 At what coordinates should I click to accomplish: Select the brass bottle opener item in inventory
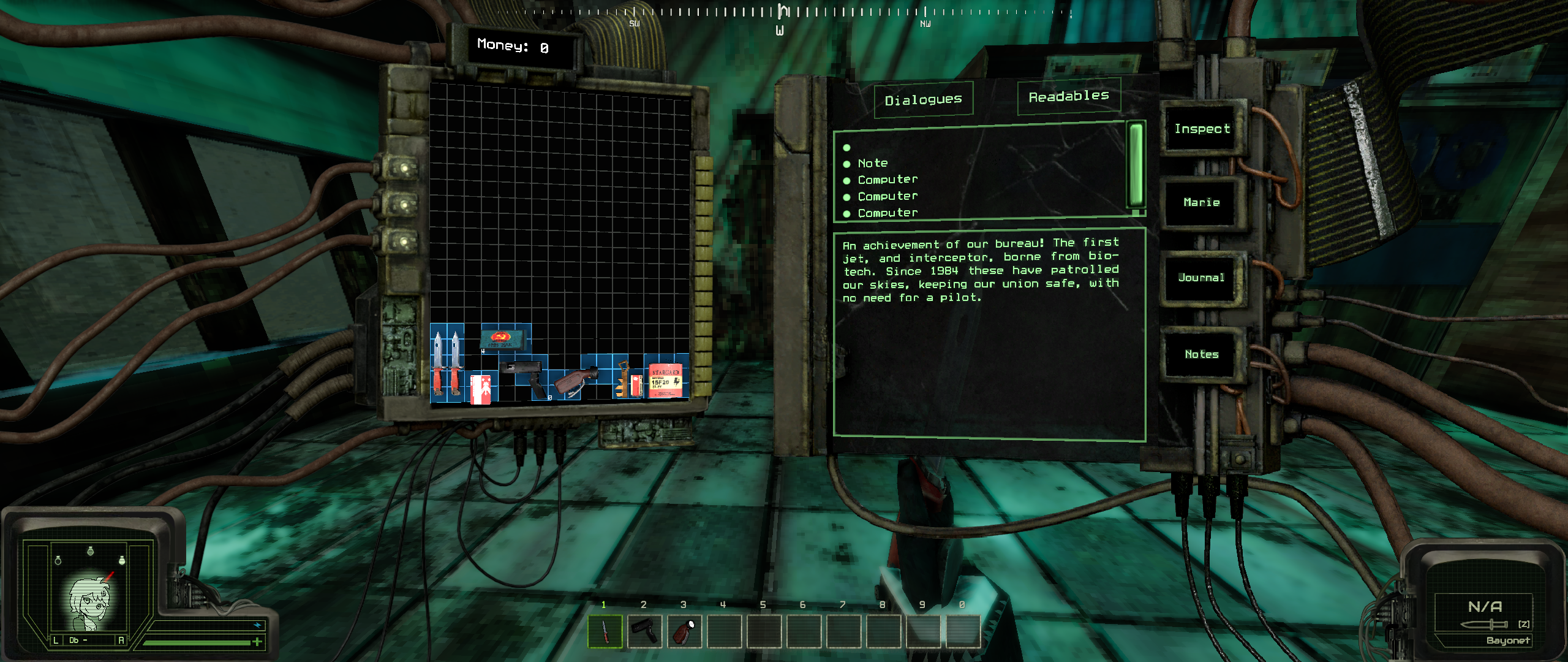622,379
